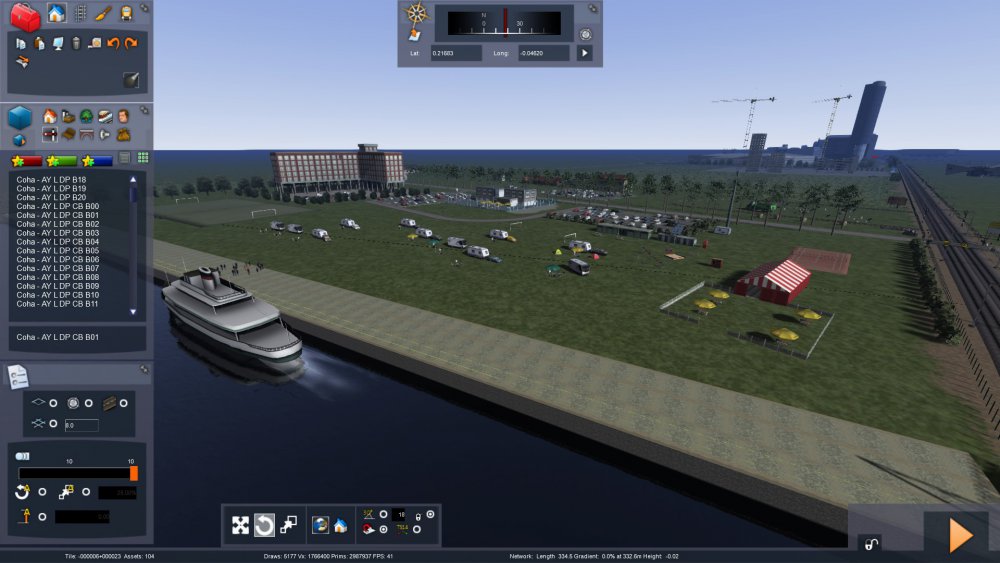Open the red toolbox main menu
The width and height of the screenshot is (1000, 563).
click(x=25, y=16)
